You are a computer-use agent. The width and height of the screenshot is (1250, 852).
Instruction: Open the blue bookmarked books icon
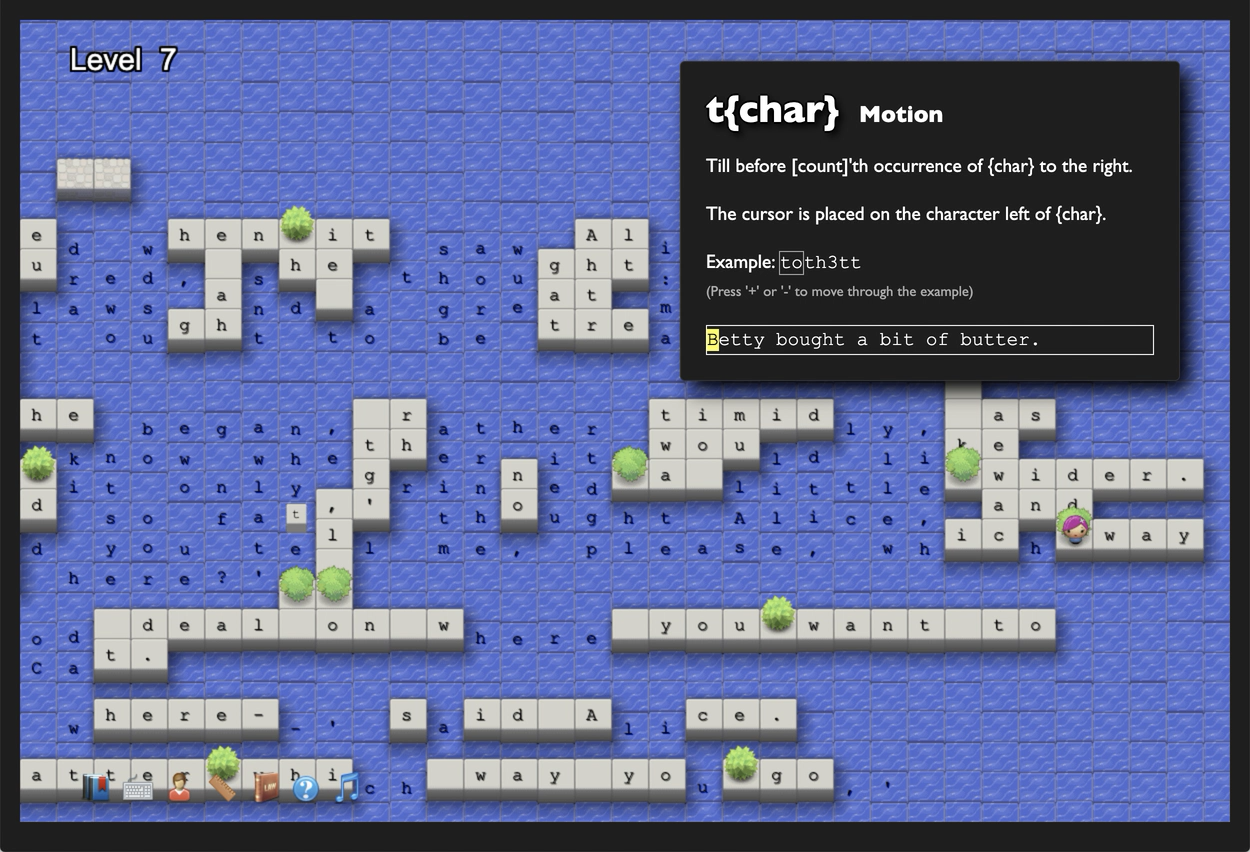click(x=96, y=788)
